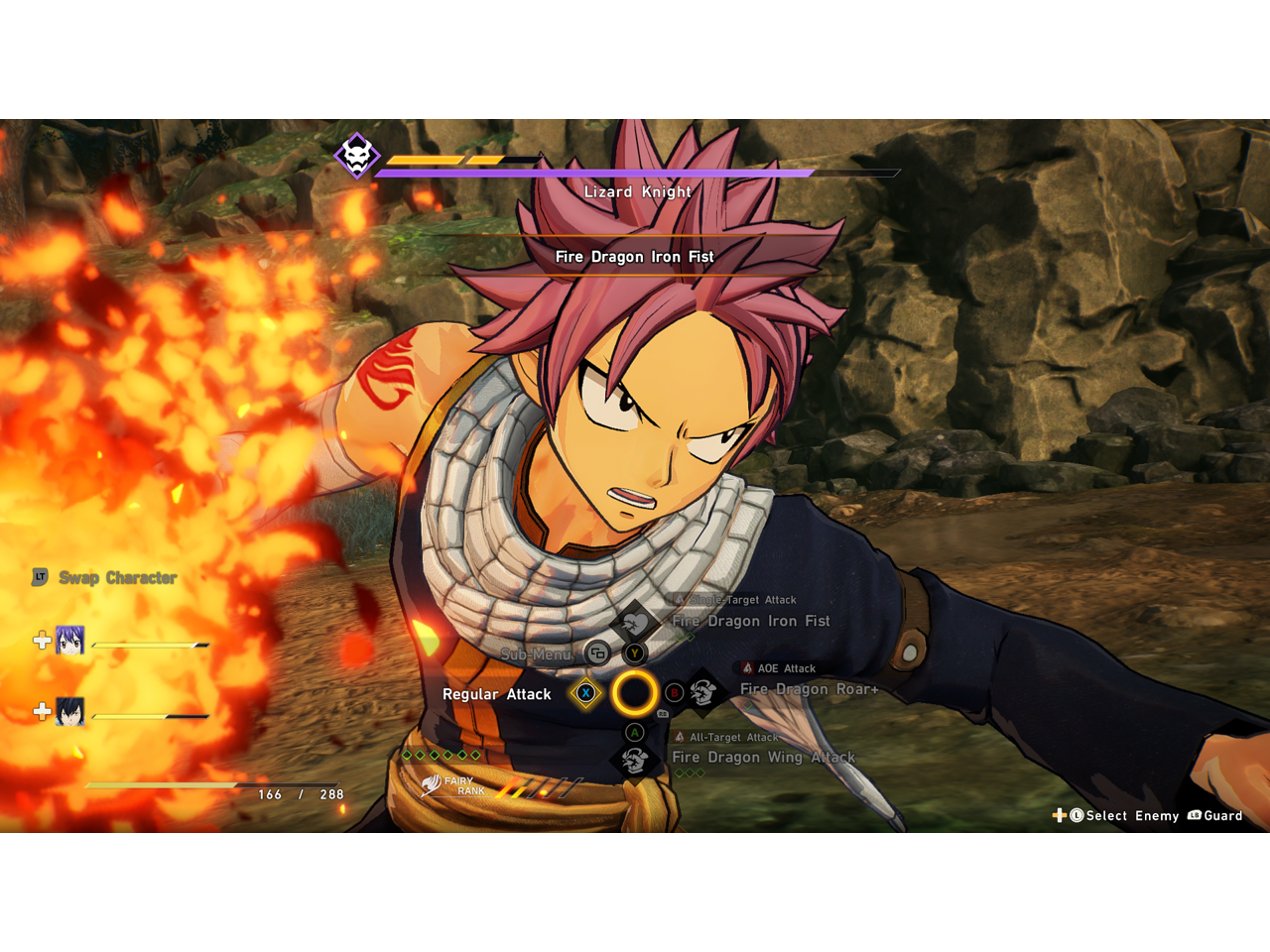Screen dimensions: 1270x952
Task: Select Fire Dragon Iron Fist skill
Action: tap(750, 621)
